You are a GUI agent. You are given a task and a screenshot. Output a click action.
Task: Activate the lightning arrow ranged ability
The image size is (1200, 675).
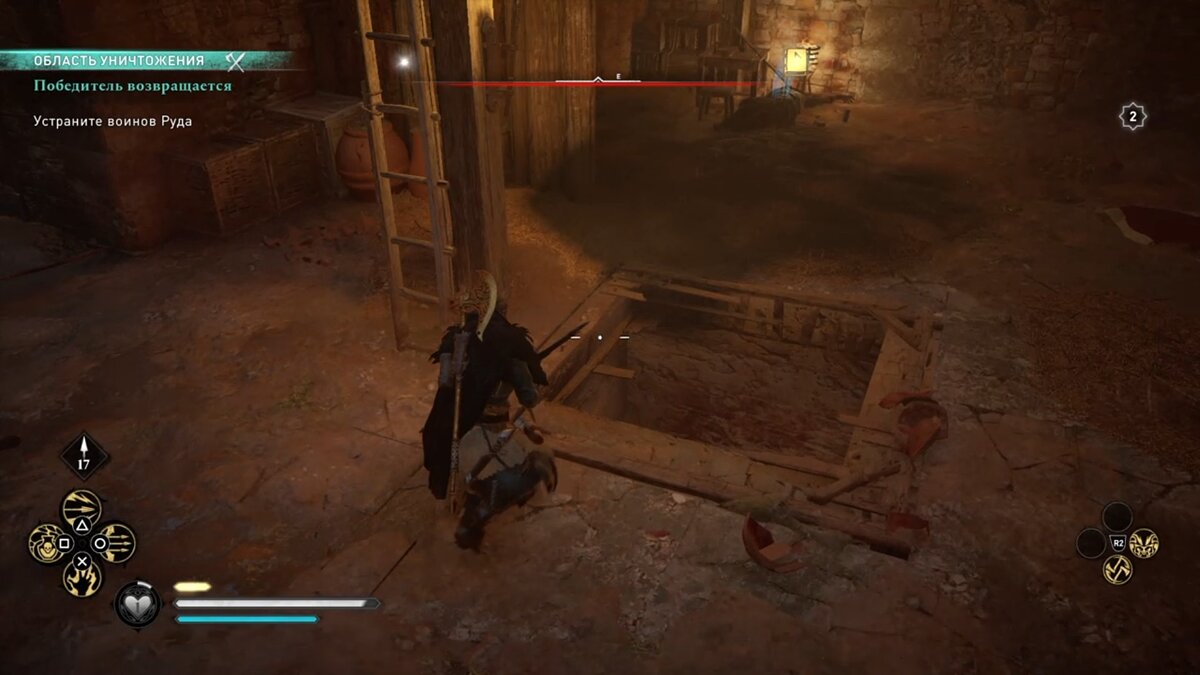82,508
